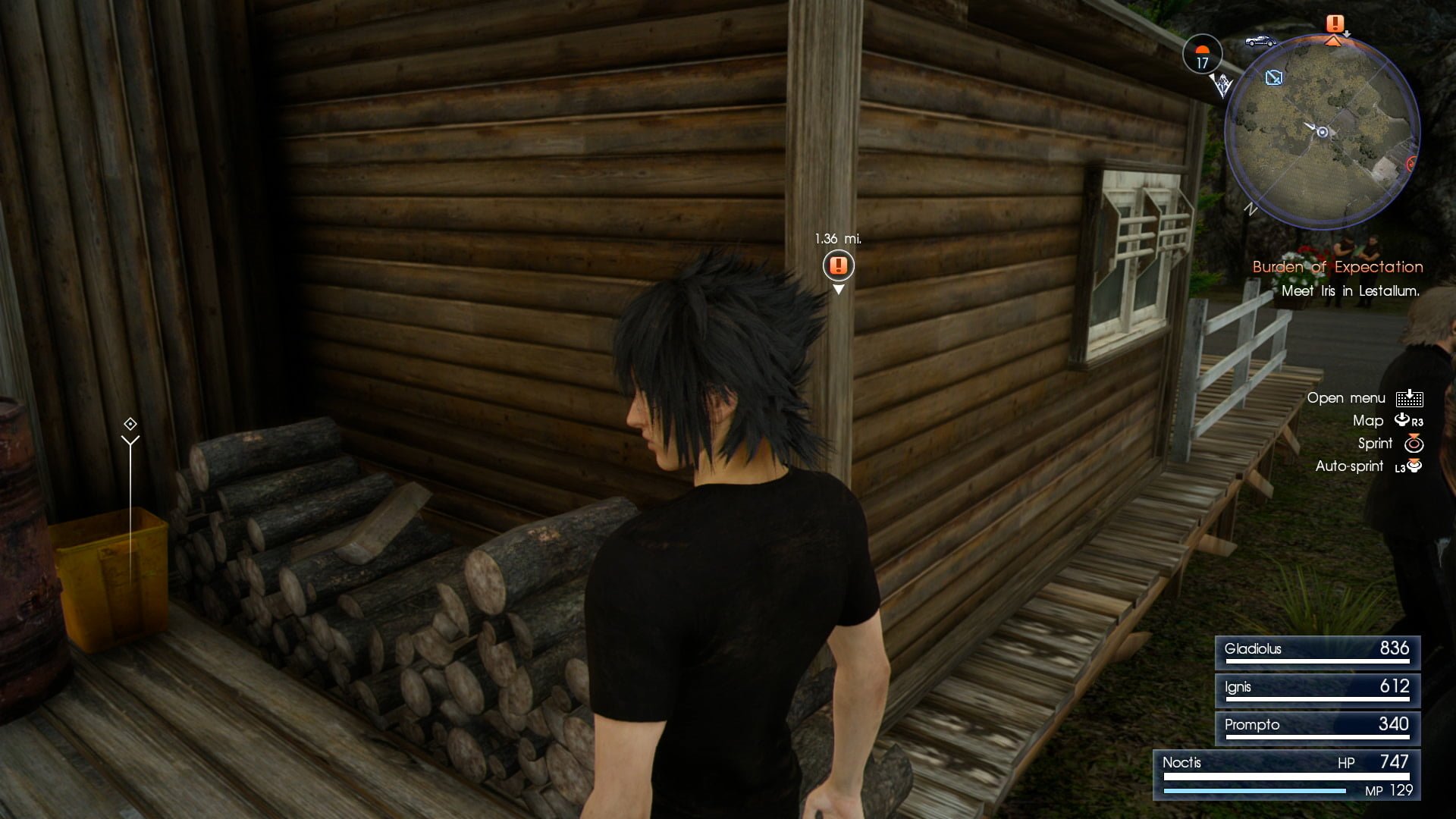Click the red marker on minimap's right edge
The height and width of the screenshot is (819, 1456).
[x=1413, y=163]
